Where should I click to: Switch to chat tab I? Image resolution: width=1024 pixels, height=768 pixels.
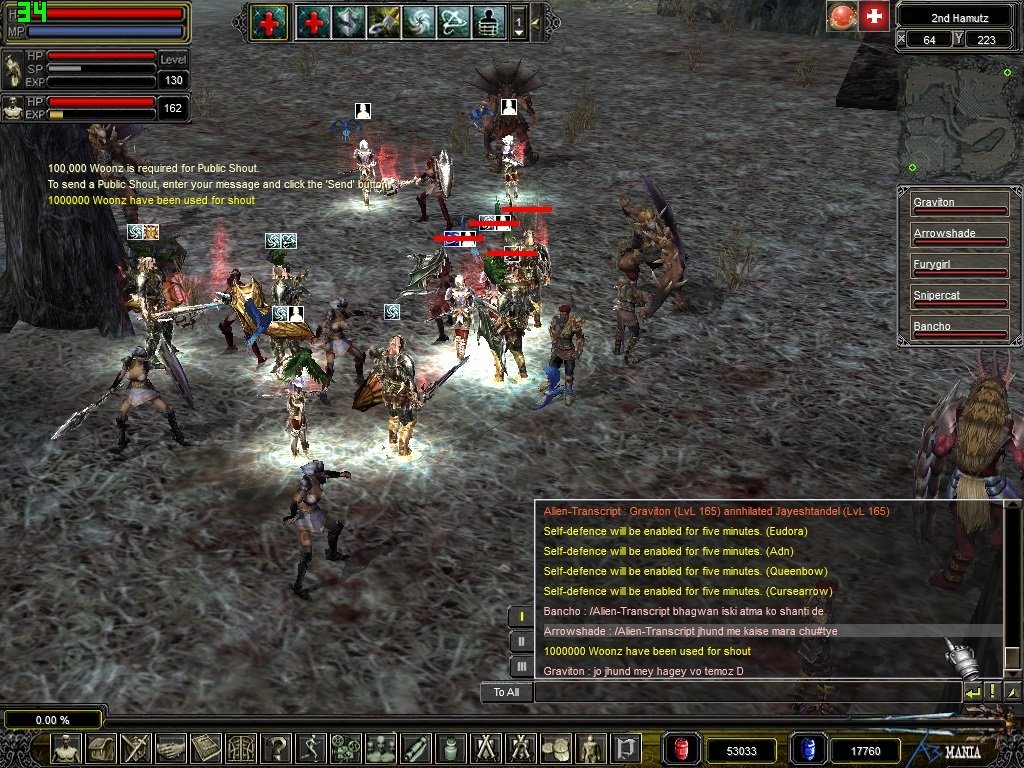[x=520, y=616]
